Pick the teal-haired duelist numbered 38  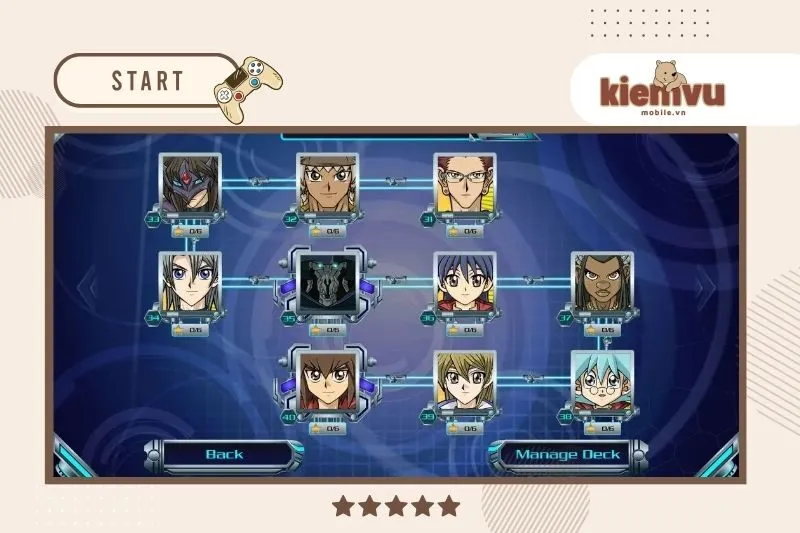(x=602, y=382)
